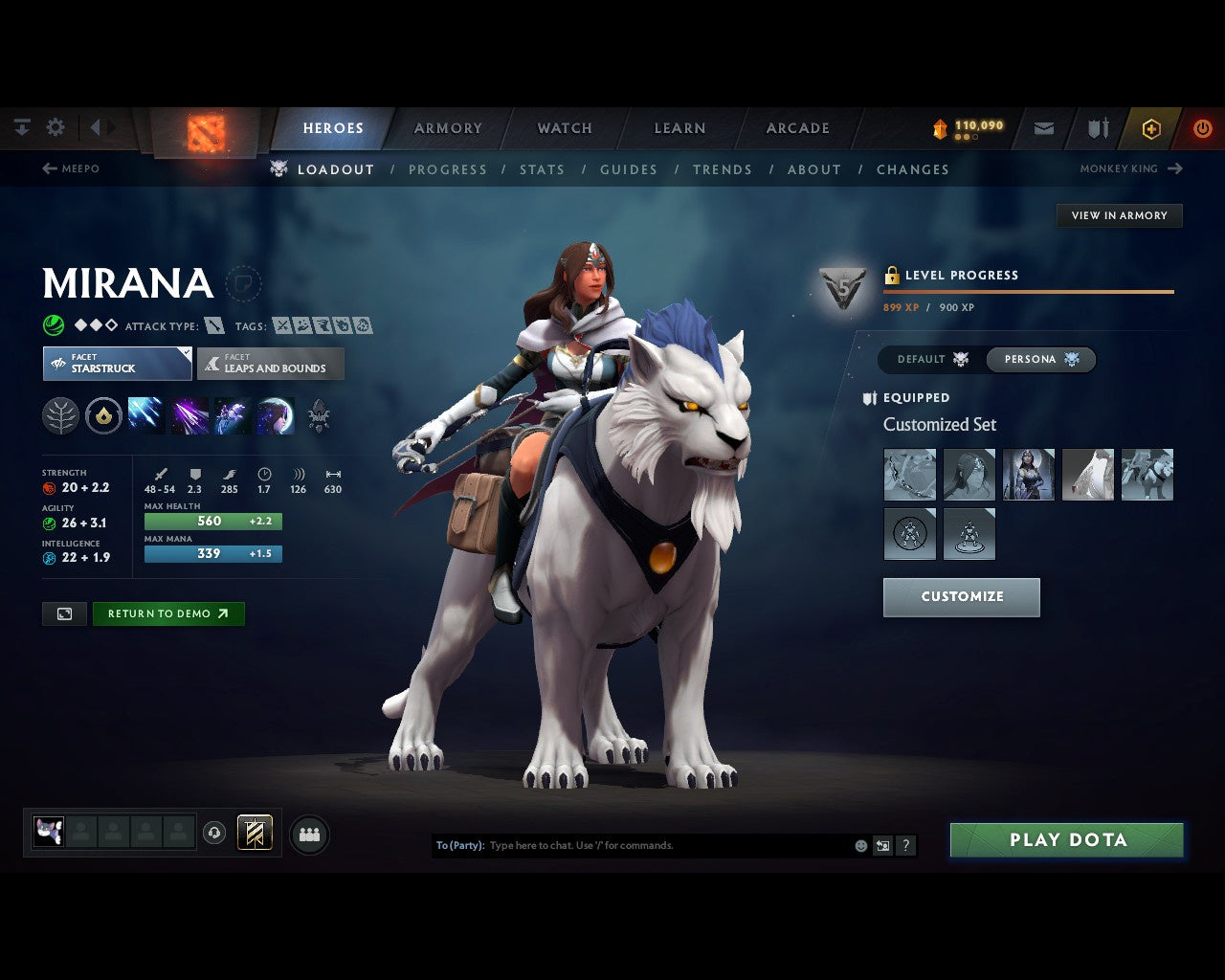Click the settings gear icon
1225x980 pixels.
click(x=56, y=126)
